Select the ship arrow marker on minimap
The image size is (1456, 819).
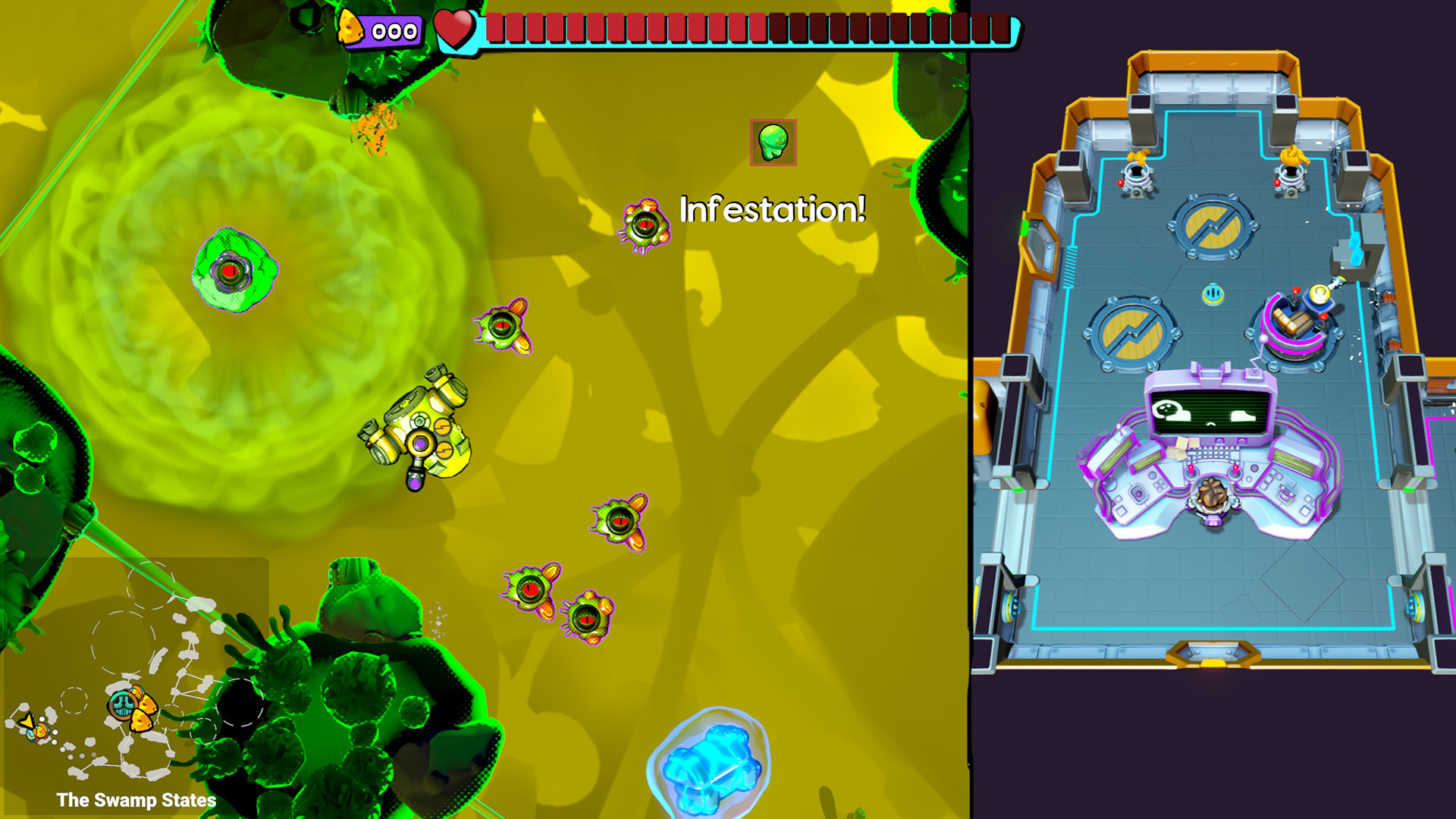pos(30,725)
